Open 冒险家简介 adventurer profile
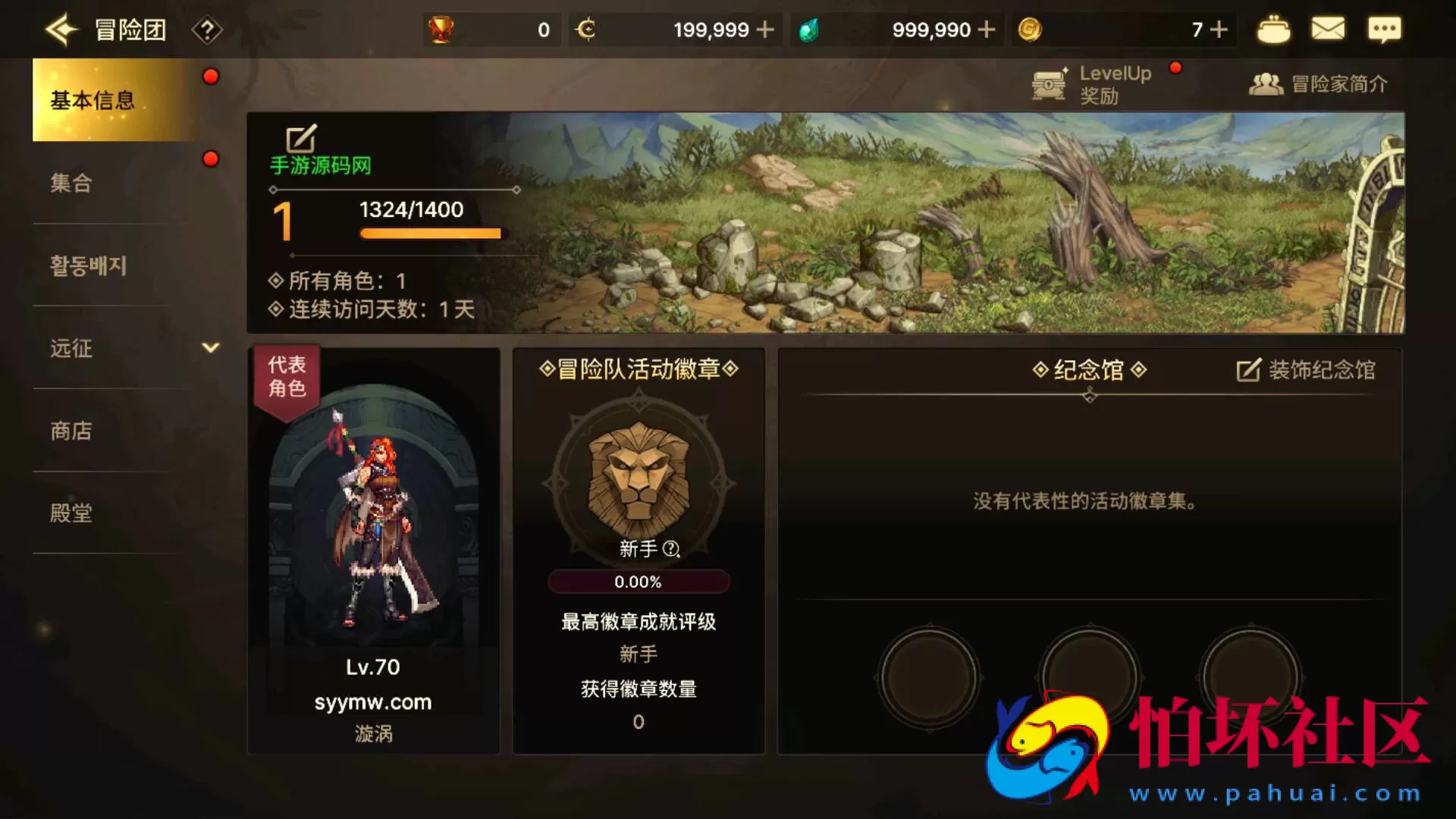This screenshot has width=1456, height=819. pos(1319,83)
